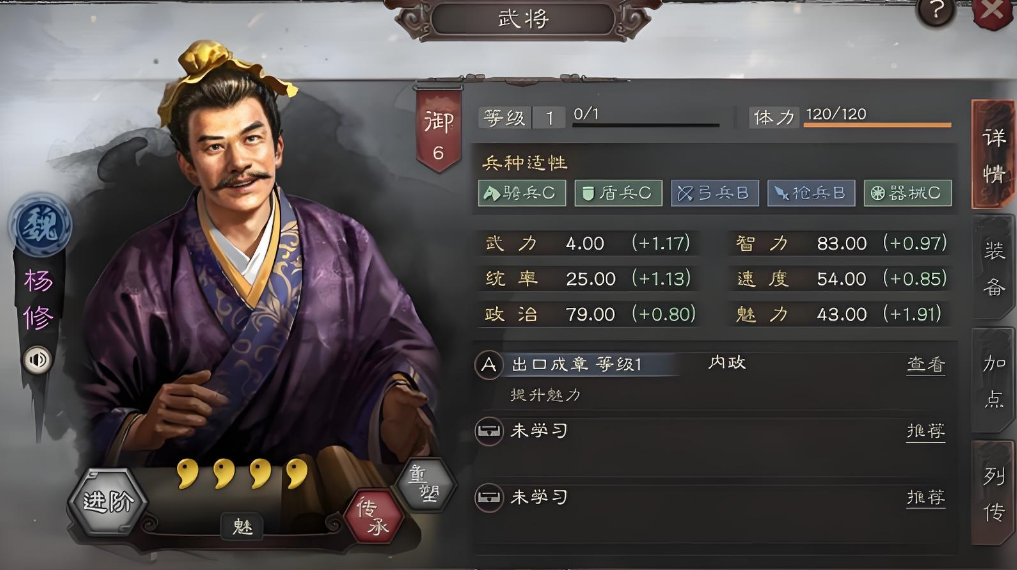Play Yang Xiu's voice with speaker icon
Viewport: 1017px width, 570px height.
click(x=38, y=360)
